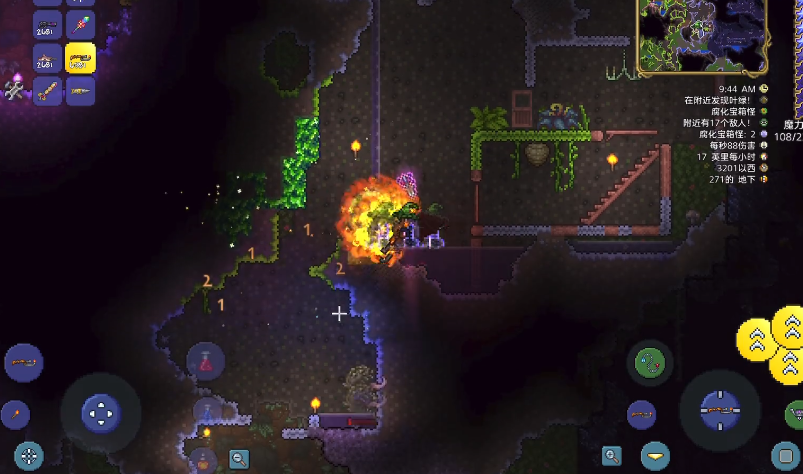The height and width of the screenshot is (474, 803).
Task: Tap the rounded square button in the corner
Action: (x=785, y=455)
